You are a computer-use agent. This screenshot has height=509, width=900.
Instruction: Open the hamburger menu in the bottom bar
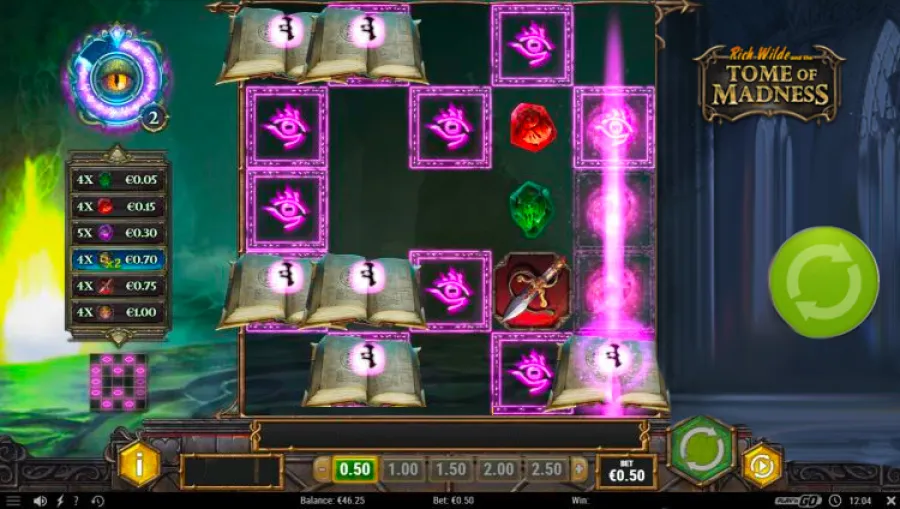pyautogui.click(x=13, y=500)
